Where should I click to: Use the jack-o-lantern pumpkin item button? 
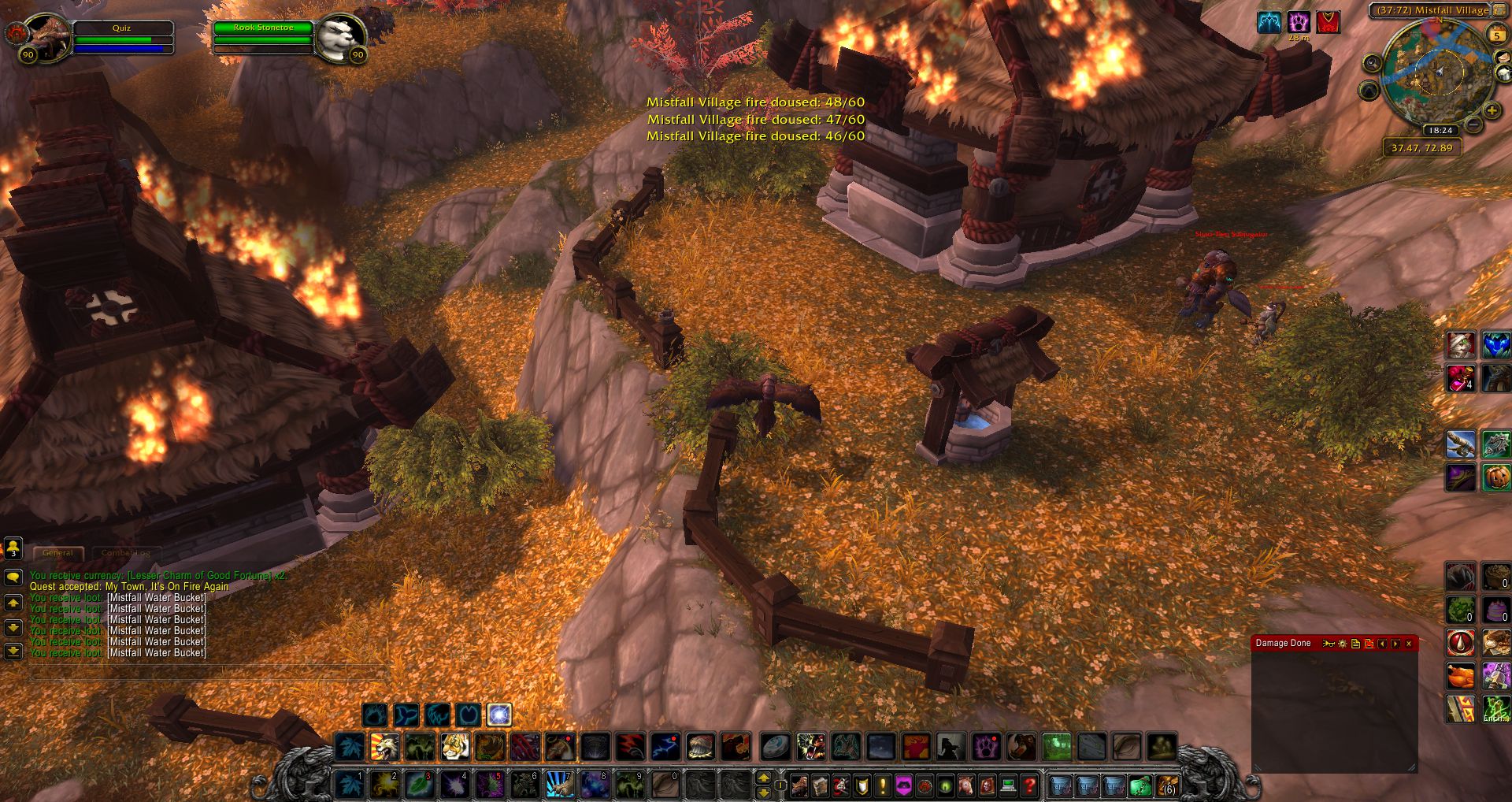[1496, 477]
